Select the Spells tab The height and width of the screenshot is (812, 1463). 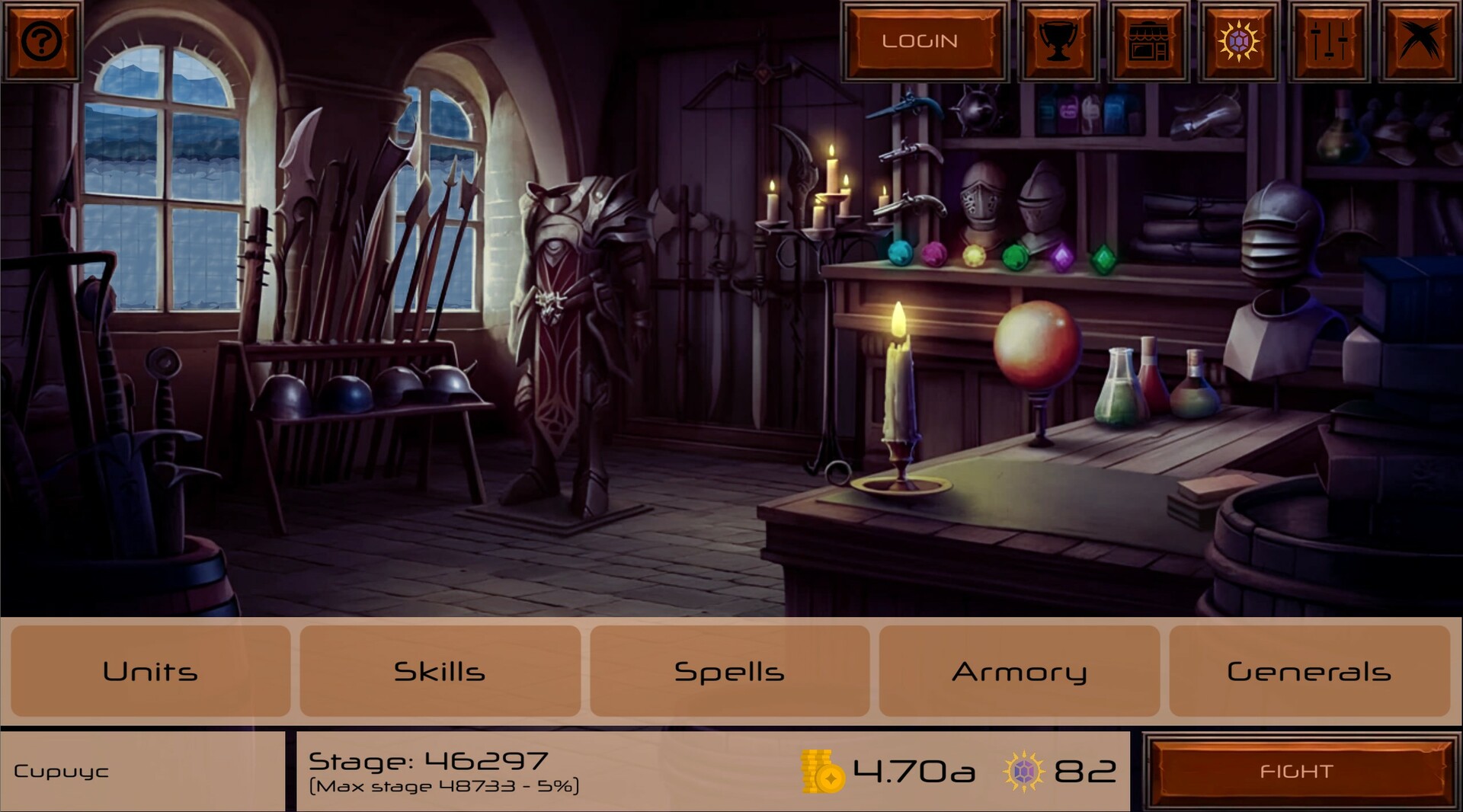(729, 672)
